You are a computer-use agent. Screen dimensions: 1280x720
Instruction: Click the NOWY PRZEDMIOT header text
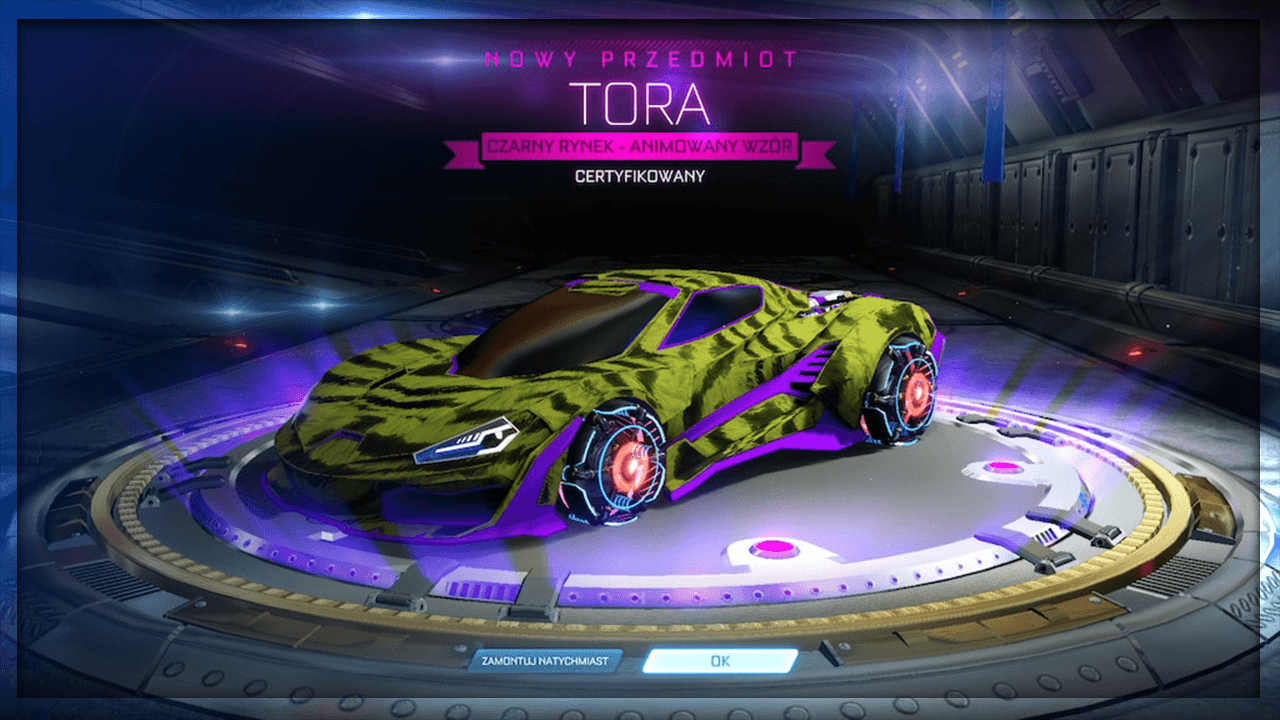640,60
